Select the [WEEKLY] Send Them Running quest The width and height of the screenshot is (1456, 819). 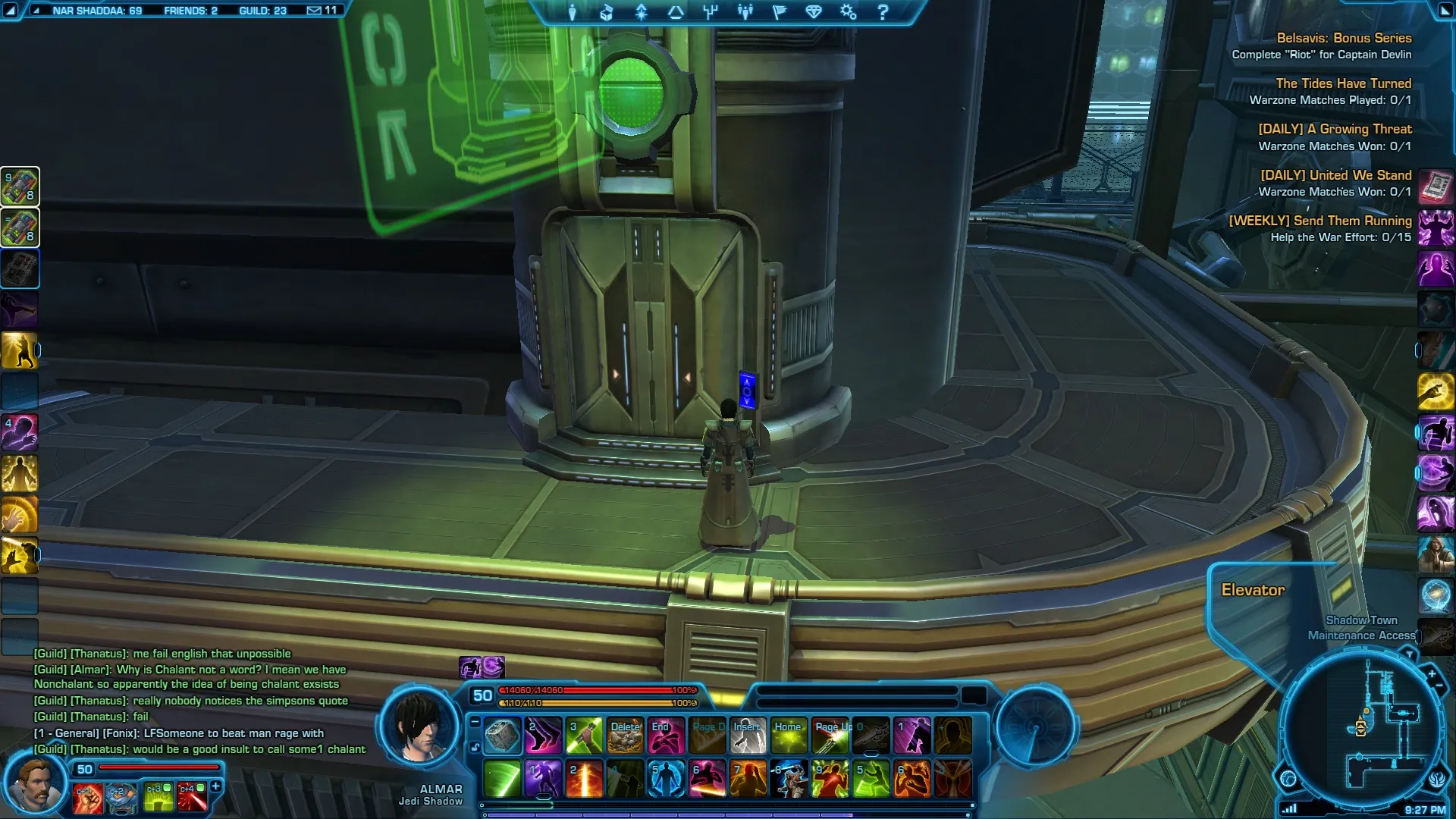tap(1319, 221)
